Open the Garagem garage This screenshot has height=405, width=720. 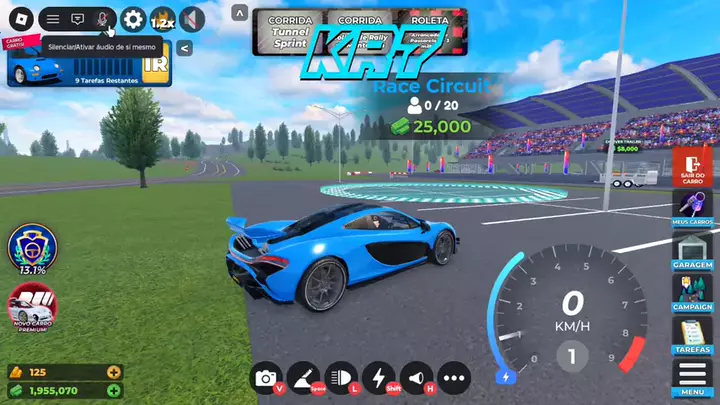pos(690,249)
